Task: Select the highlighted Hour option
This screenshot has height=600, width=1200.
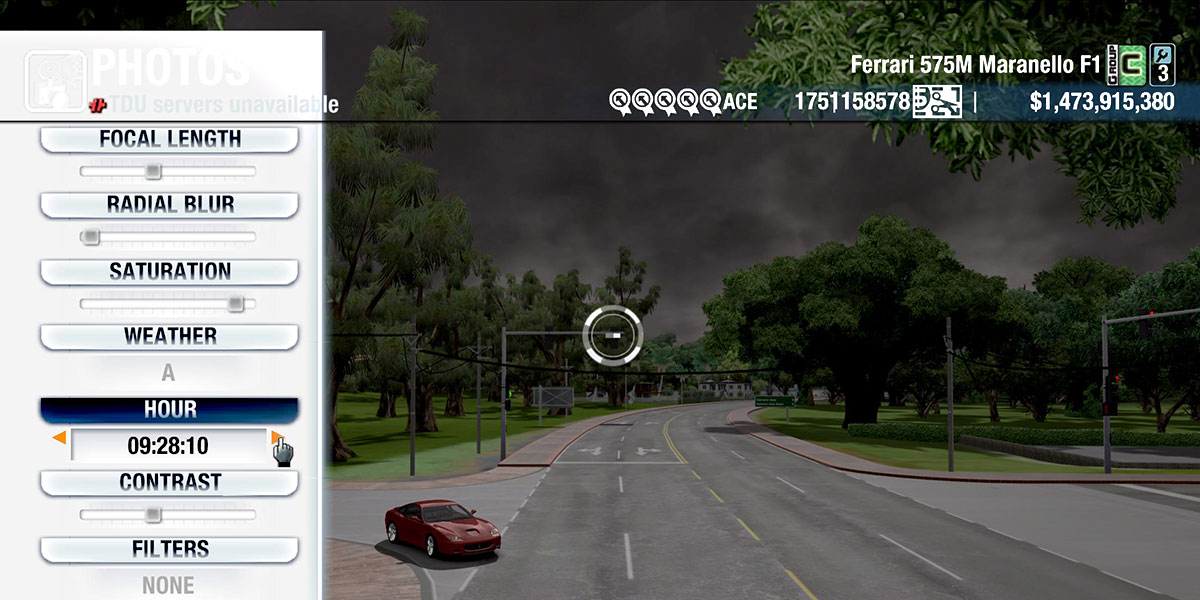Action: click(169, 410)
